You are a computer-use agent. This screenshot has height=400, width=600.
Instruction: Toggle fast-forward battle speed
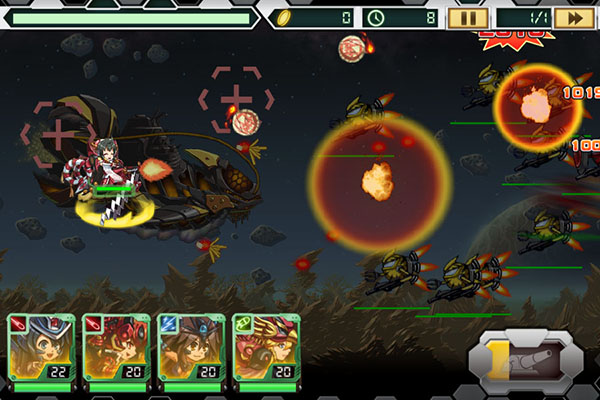click(574, 17)
